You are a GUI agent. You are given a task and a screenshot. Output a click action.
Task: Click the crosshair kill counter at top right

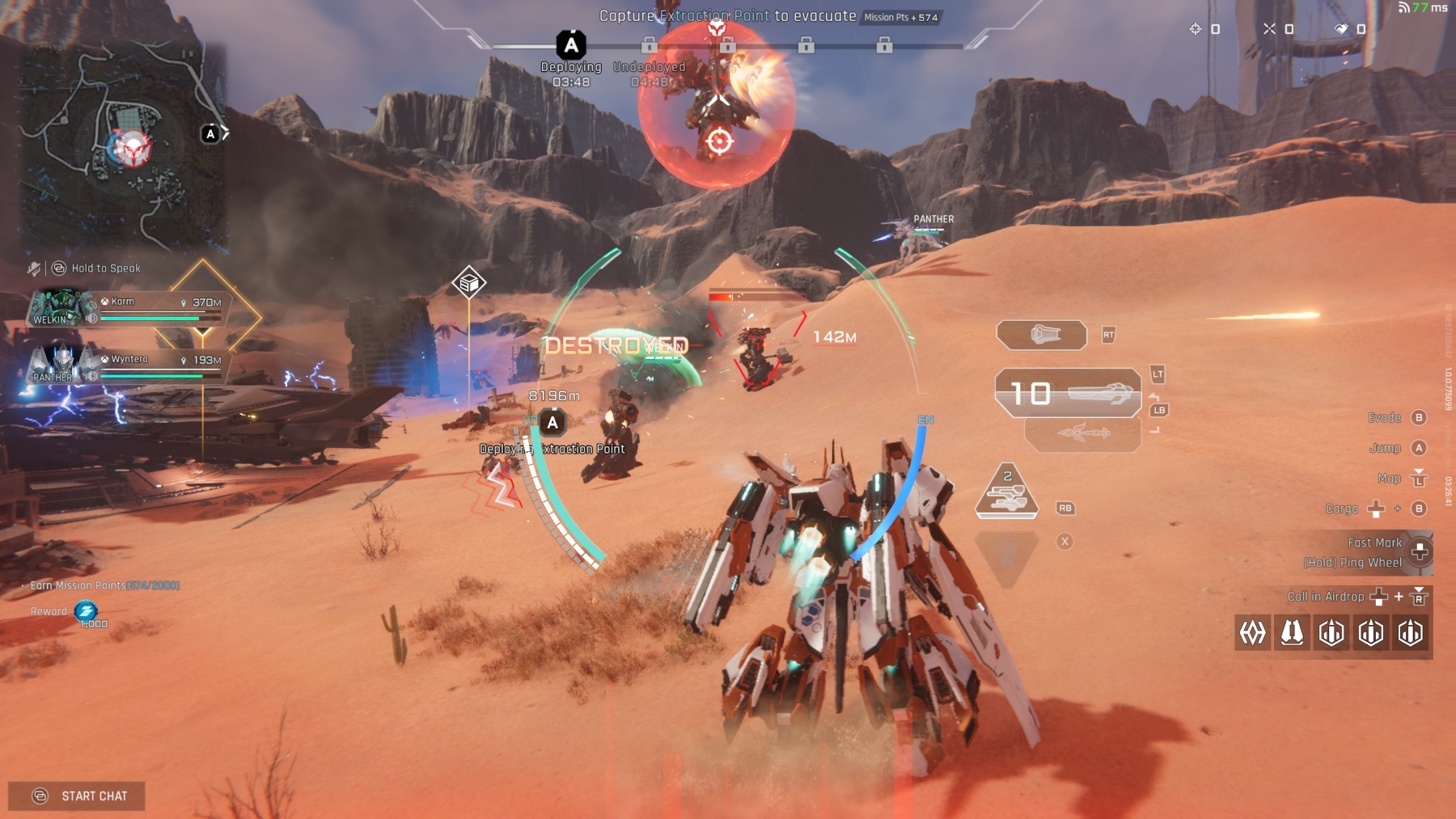point(1194,30)
